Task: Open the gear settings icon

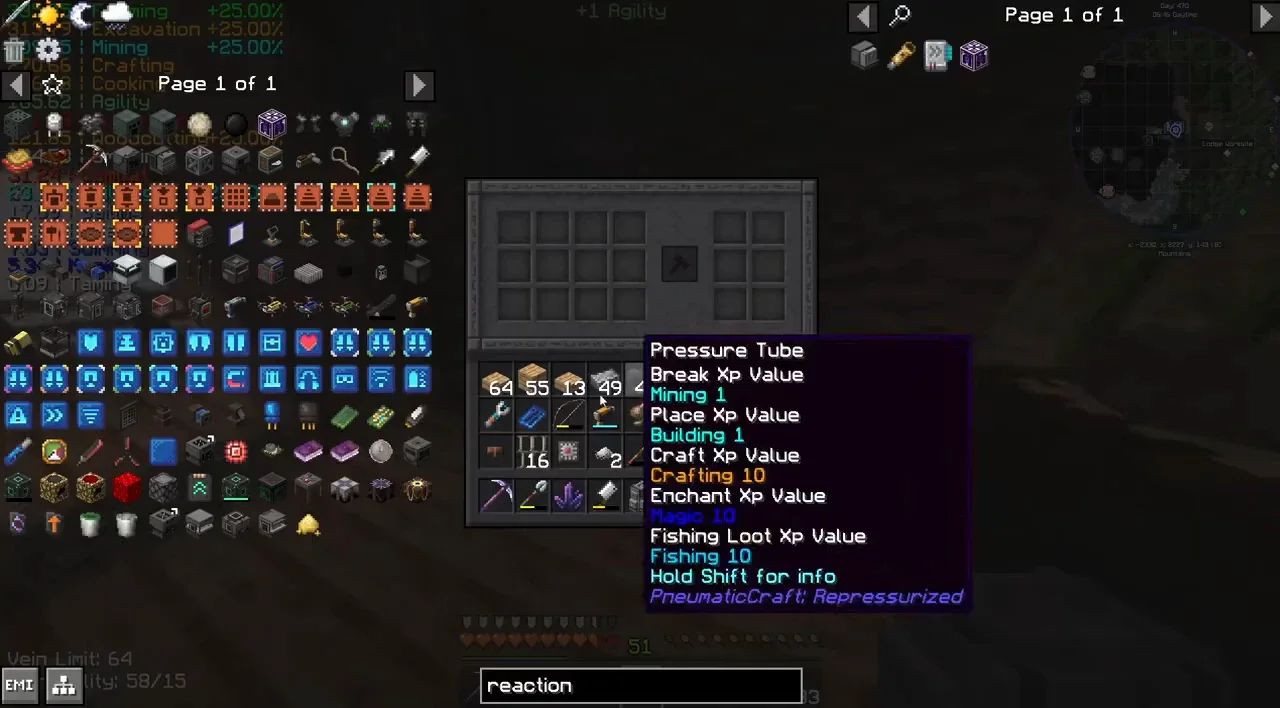Action: point(49,50)
